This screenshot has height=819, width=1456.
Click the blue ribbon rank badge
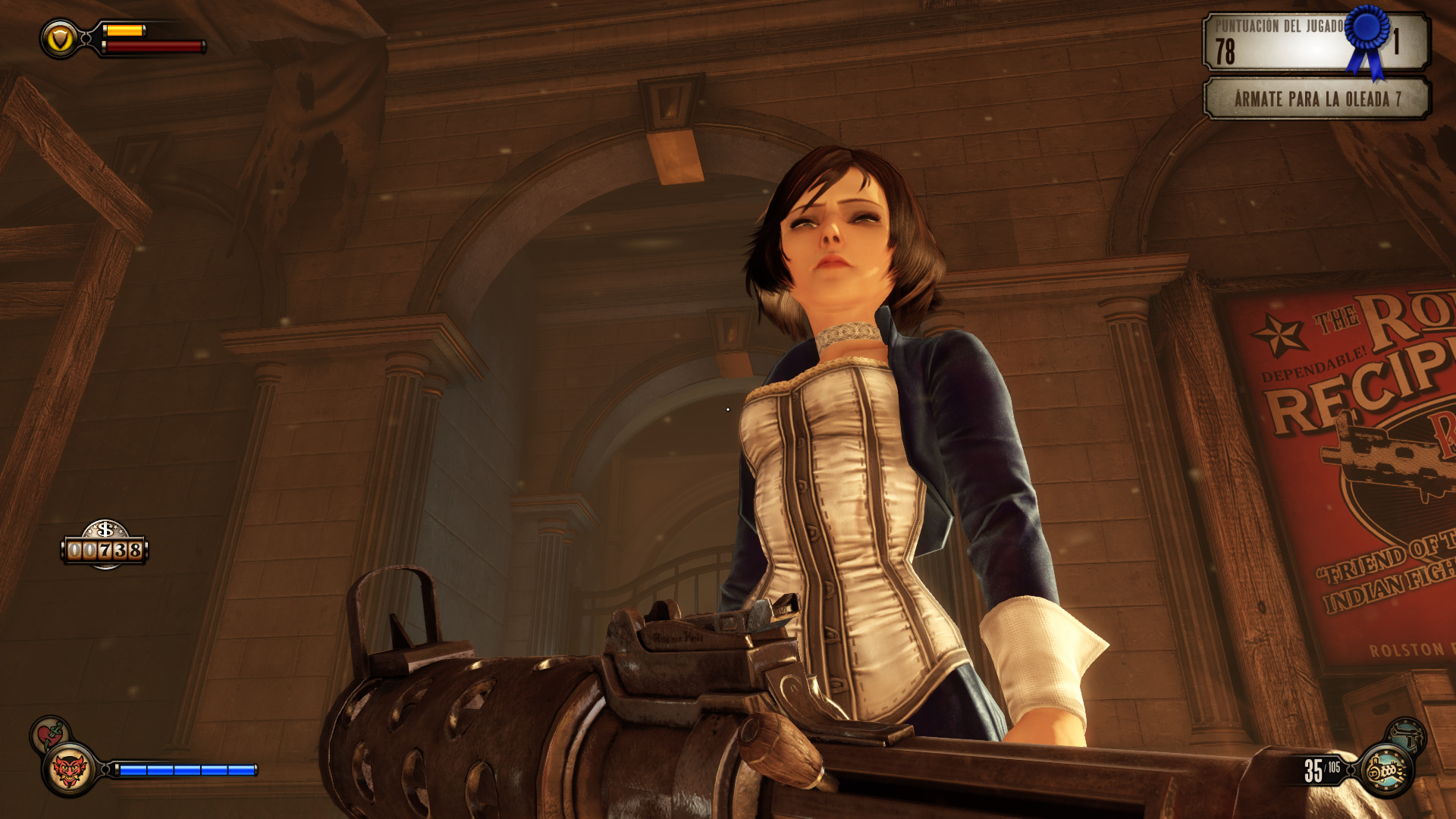tap(1368, 34)
